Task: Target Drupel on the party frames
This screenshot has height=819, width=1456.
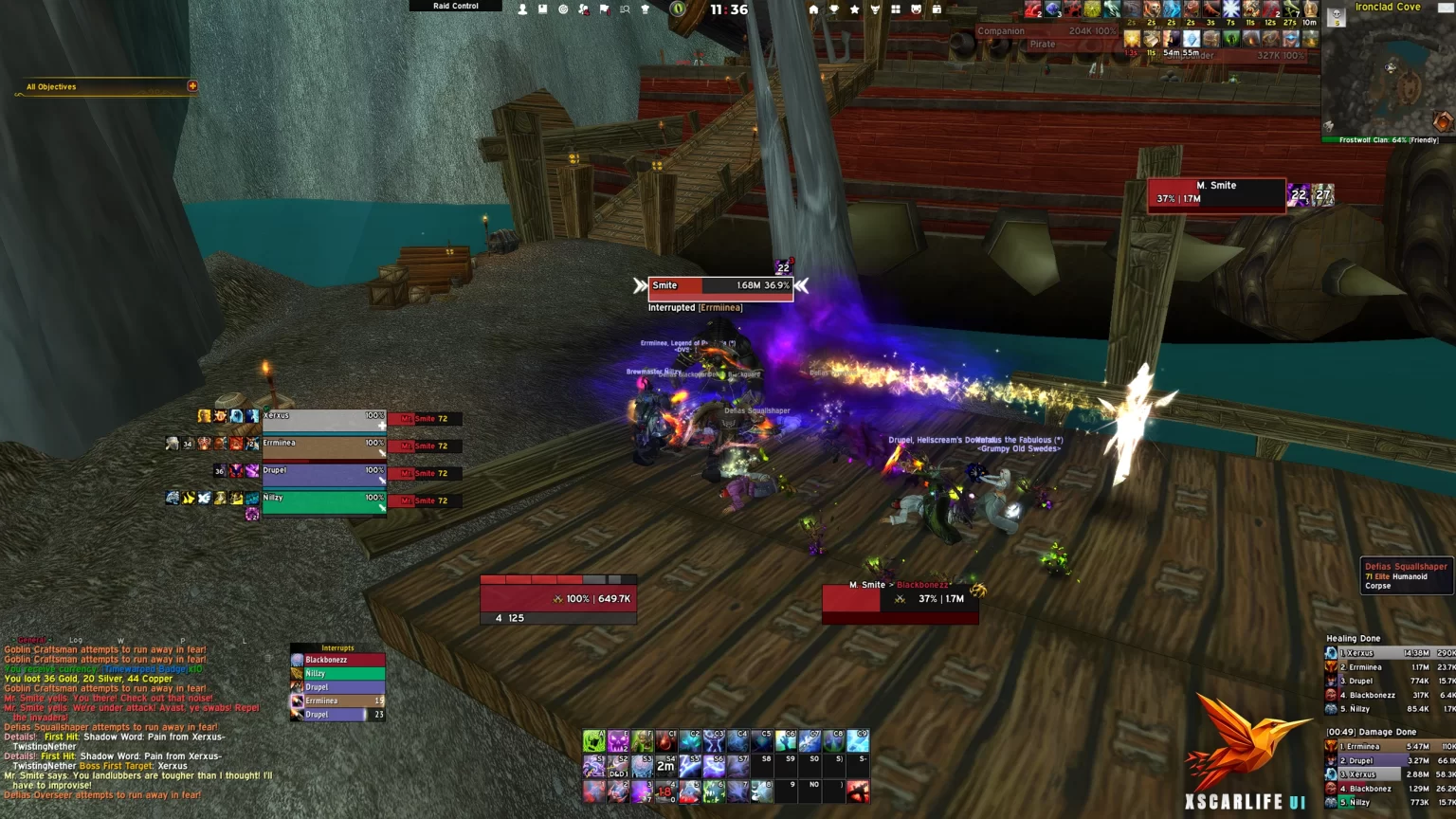Action: (324, 472)
